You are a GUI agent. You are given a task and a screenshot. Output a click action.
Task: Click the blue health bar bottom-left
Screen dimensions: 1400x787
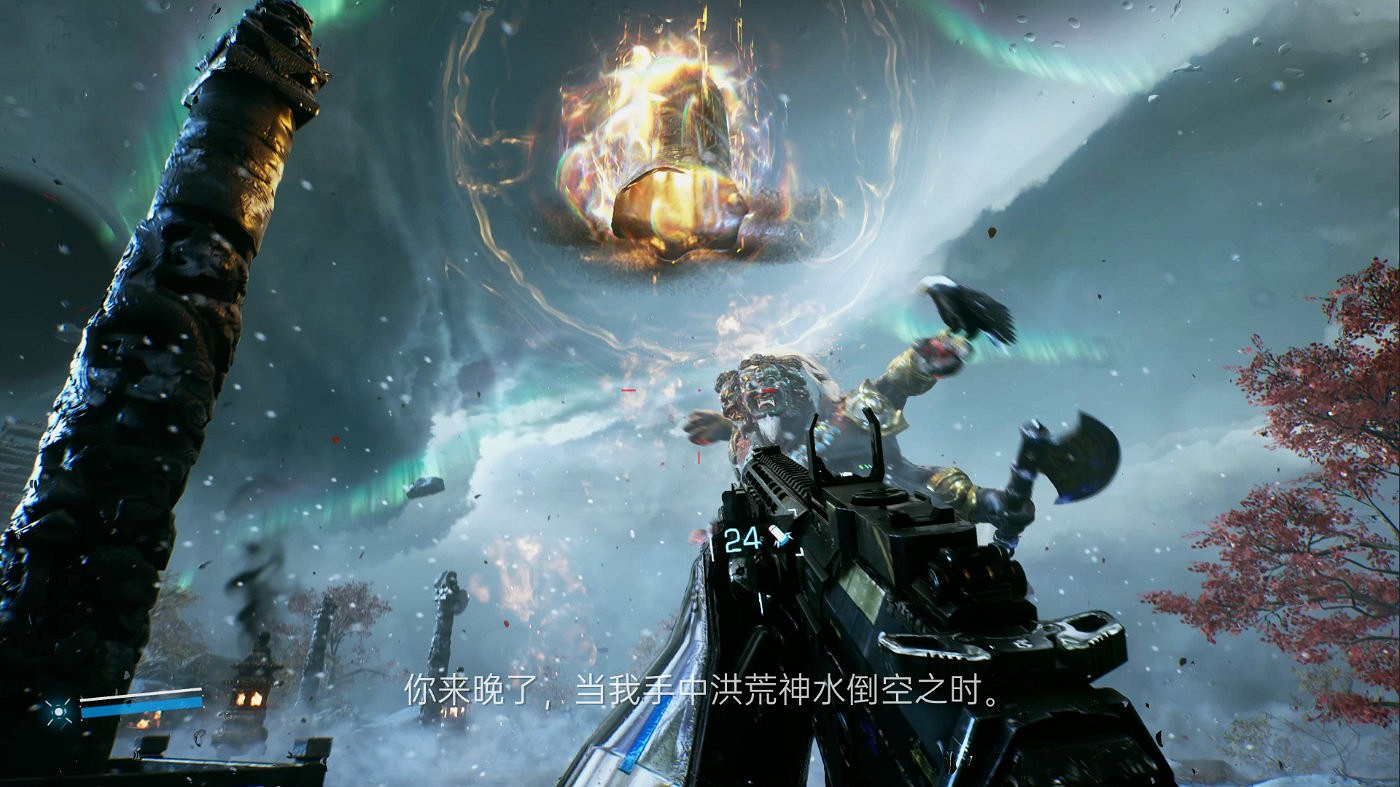point(142,706)
